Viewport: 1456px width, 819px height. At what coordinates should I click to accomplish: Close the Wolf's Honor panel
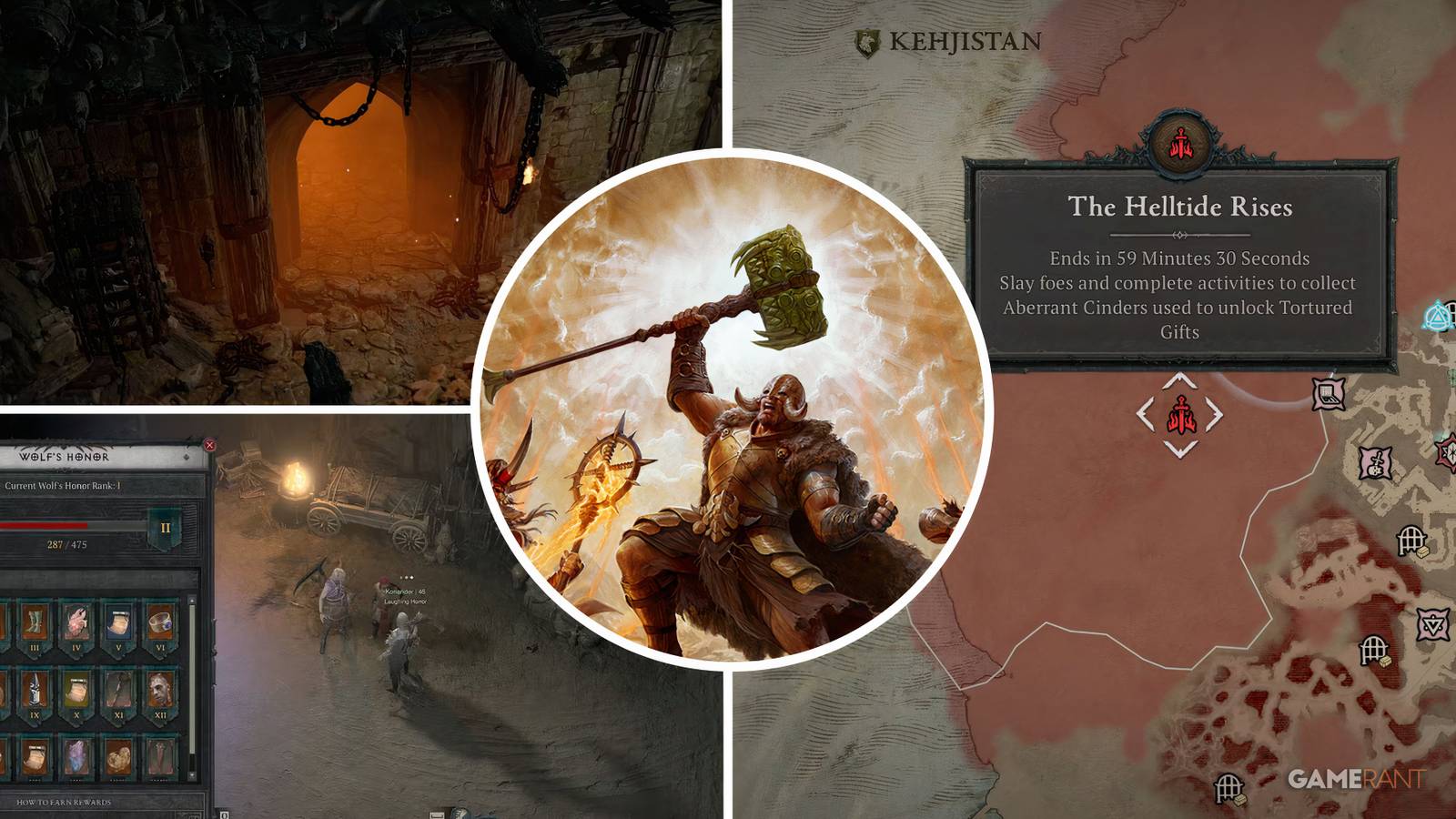point(209,445)
